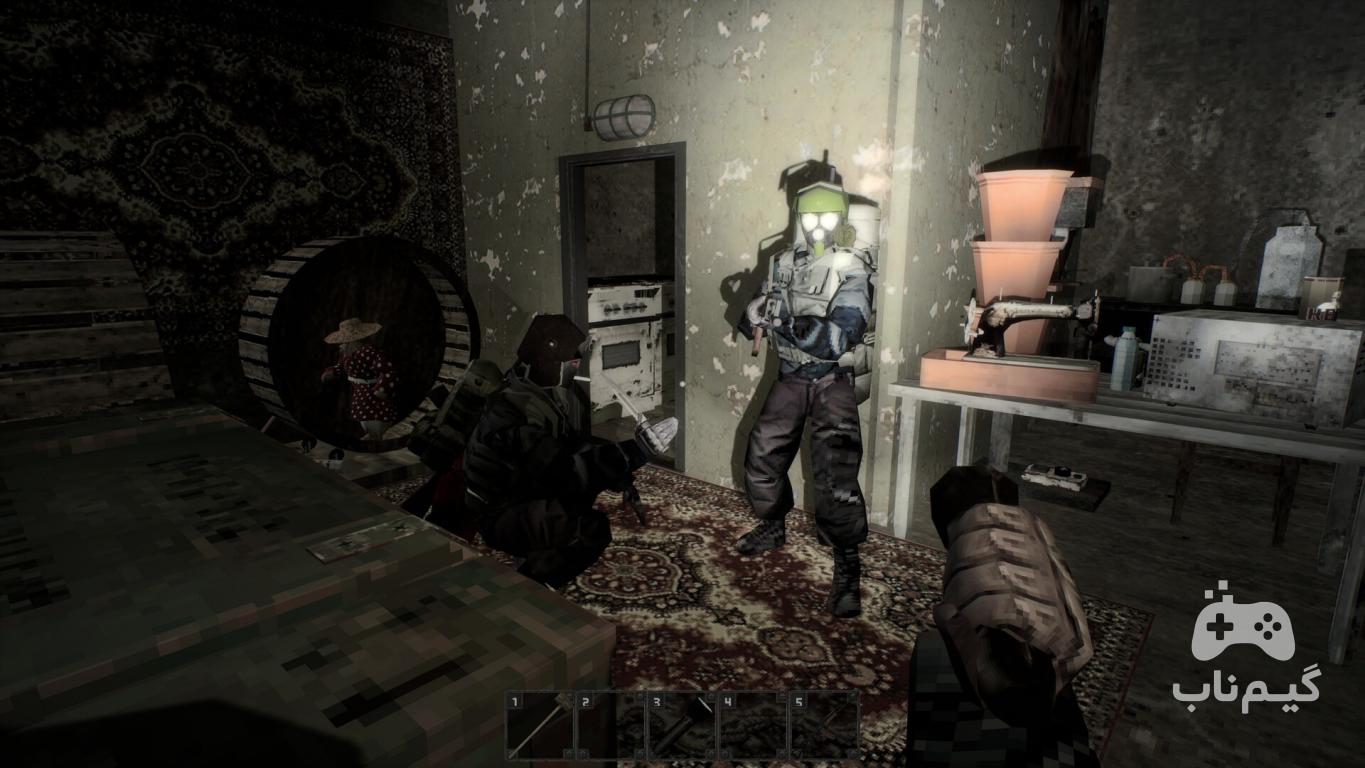Select the sledgehammer in hotbar slot 1
Image resolution: width=1365 pixels, height=768 pixels.
540,725
